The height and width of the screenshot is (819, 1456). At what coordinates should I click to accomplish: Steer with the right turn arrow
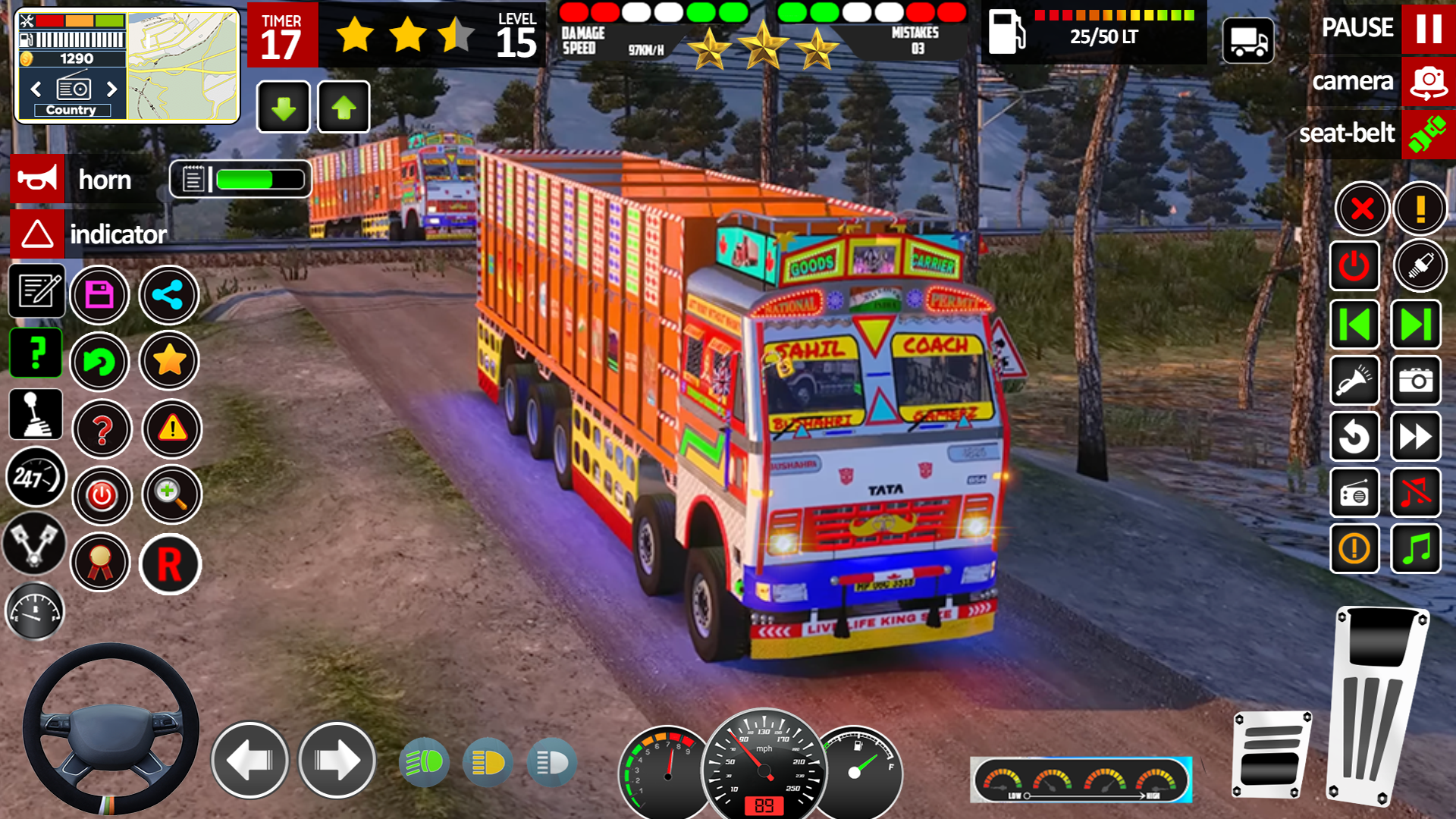(337, 760)
